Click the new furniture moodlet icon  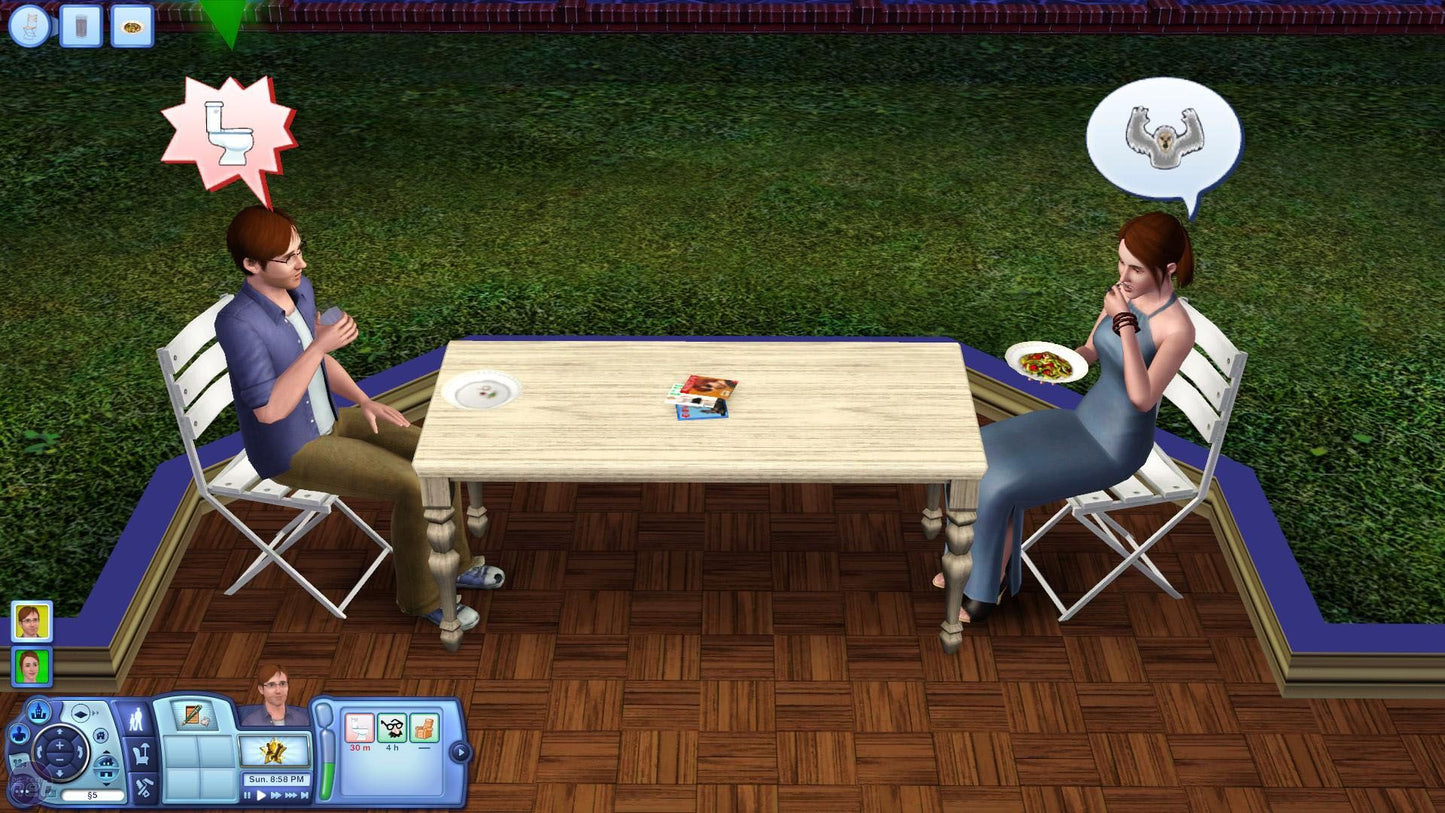coord(425,728)
